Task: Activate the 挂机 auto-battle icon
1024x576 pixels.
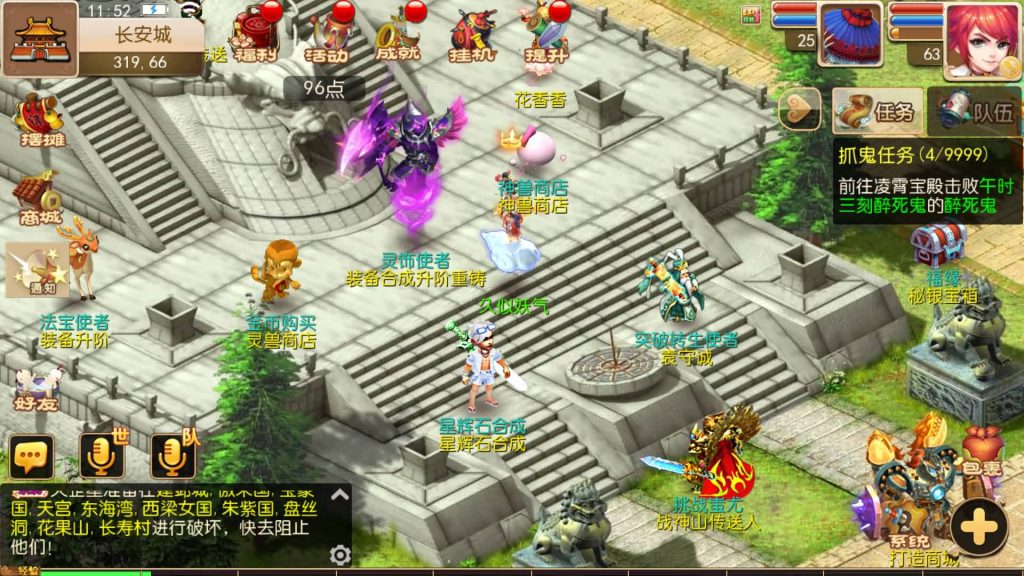Action: pos(472,37)
